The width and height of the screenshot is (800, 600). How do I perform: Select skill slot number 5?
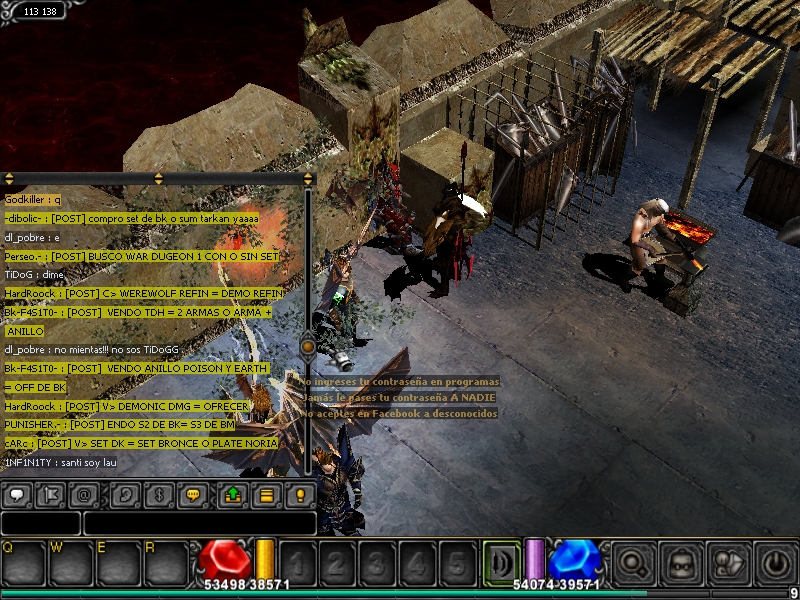pyautogui.click(x=457, y=562)
